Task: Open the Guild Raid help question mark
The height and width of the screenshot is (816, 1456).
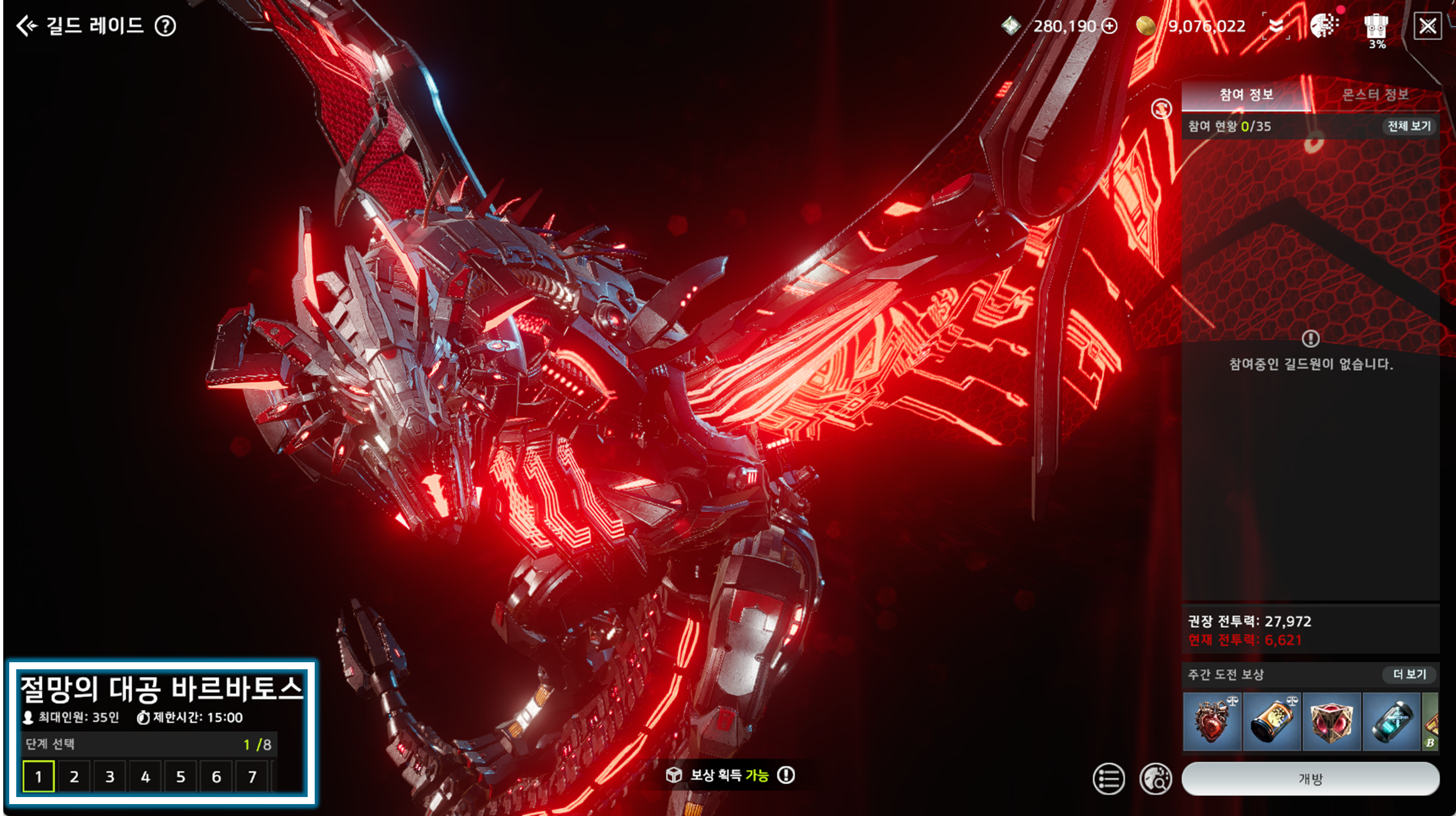Action: click(166, 26)
